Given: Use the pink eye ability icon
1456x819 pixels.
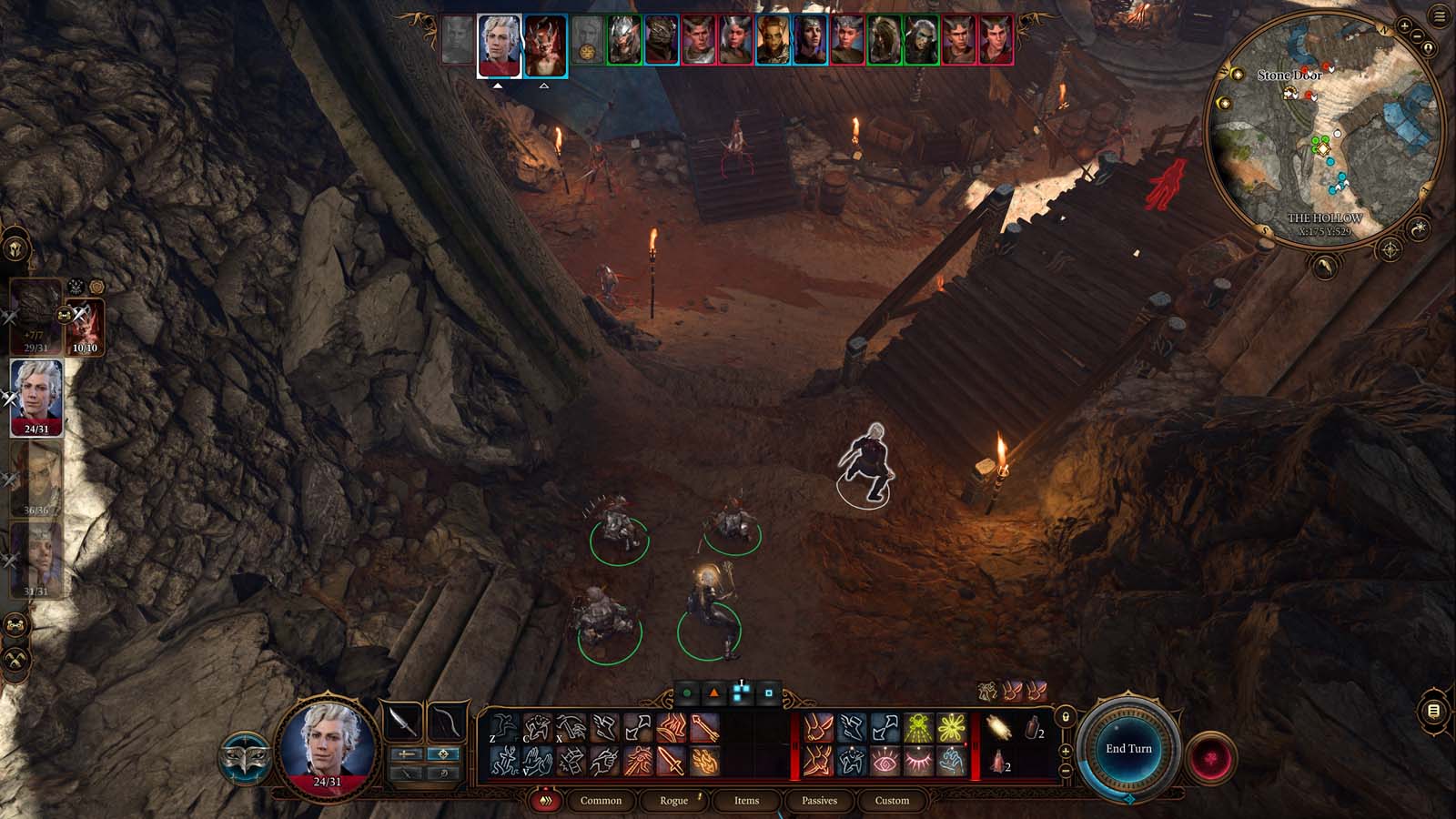Looking at the screenshot, I should coord(885,761).
